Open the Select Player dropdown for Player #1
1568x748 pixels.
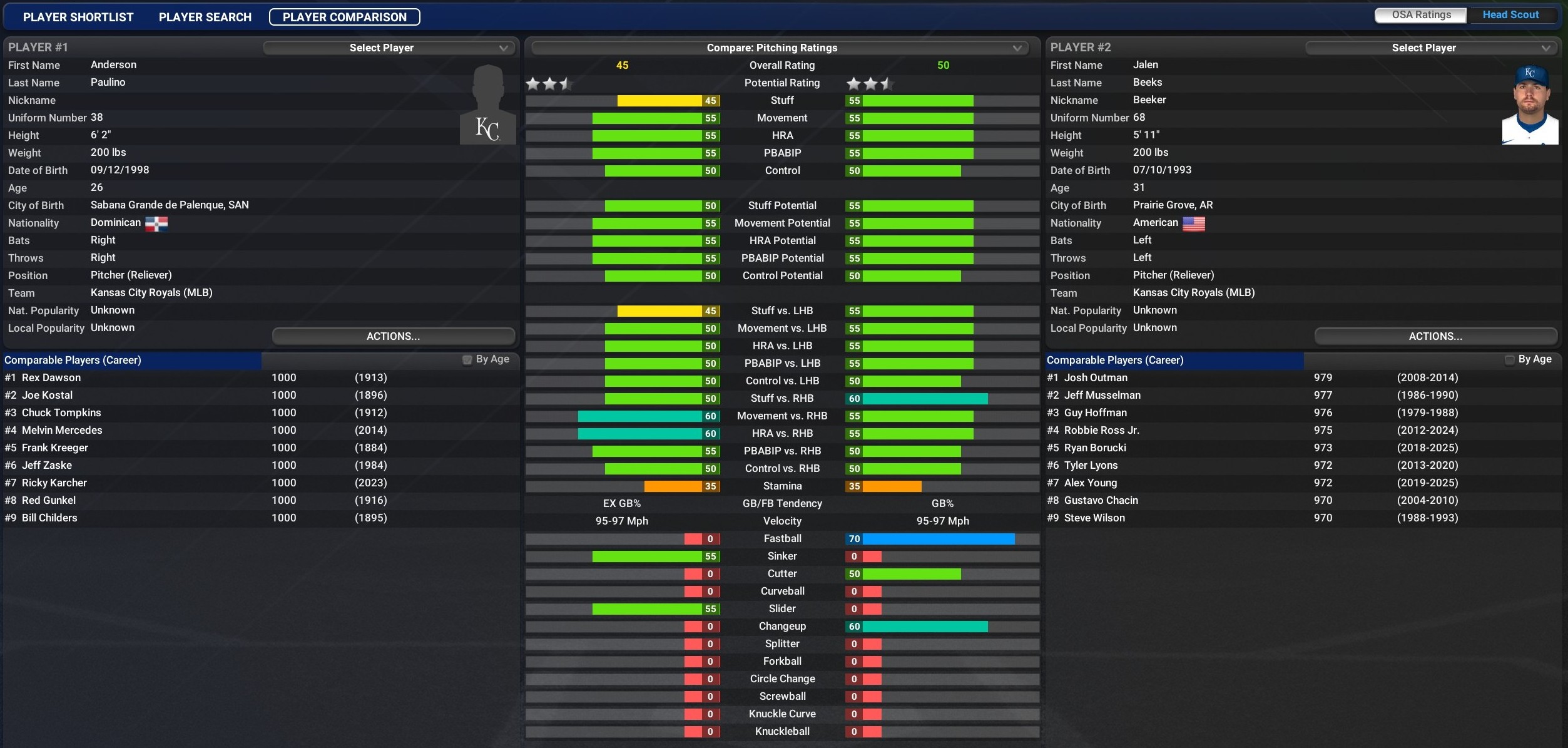point(389,48)
